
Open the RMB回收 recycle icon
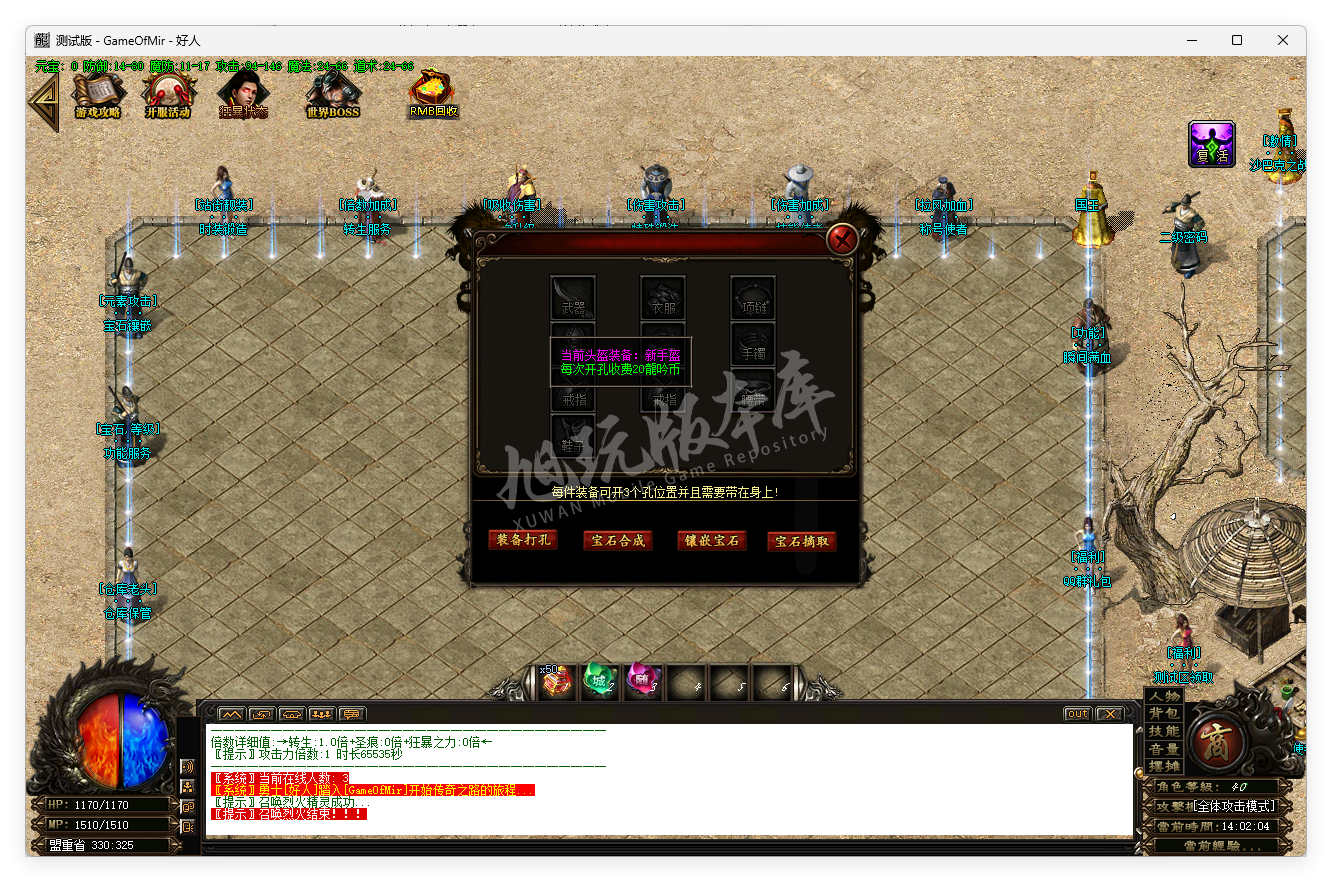432,95
